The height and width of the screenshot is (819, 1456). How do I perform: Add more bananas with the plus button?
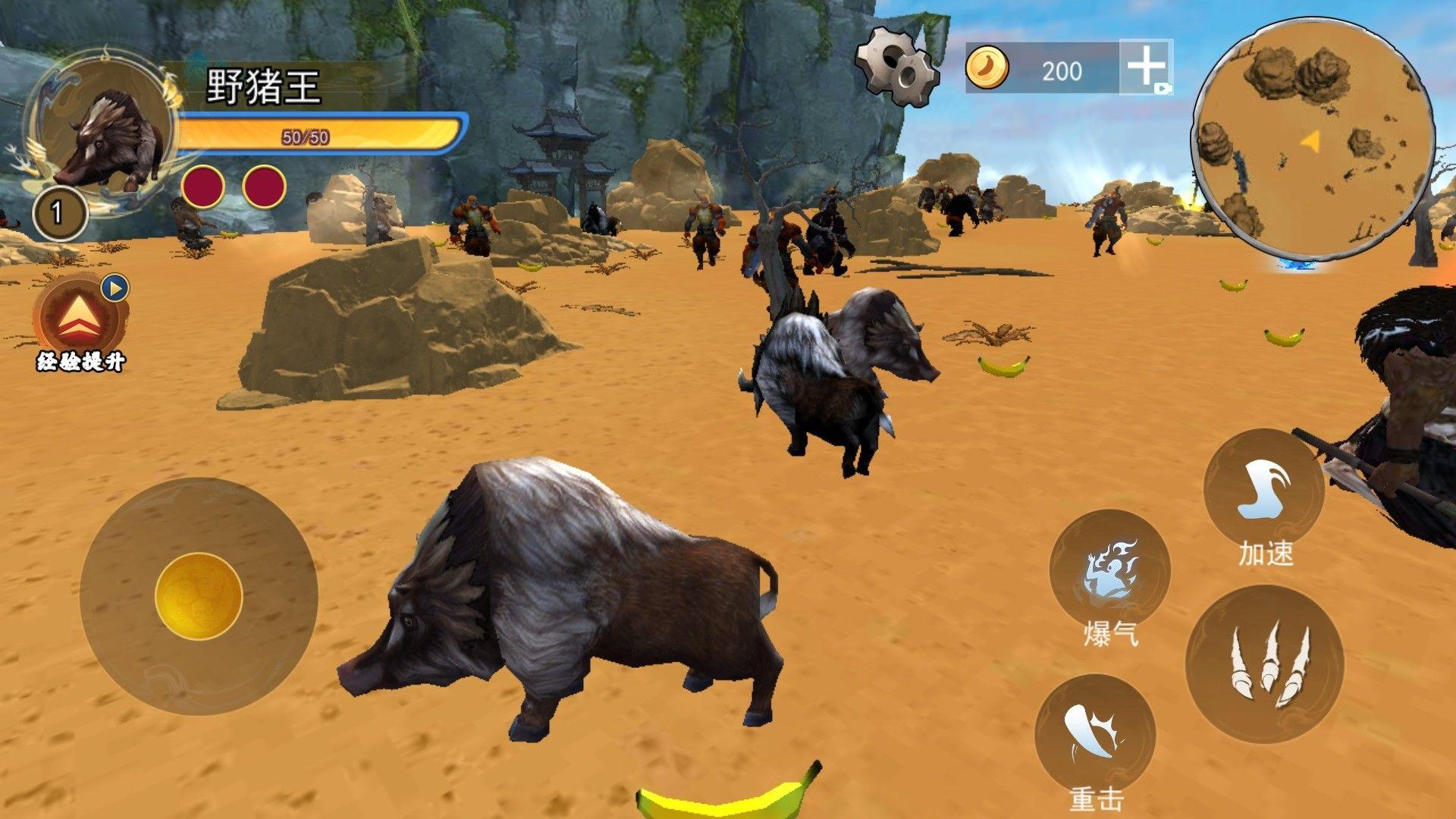pyautogui.click(x=1146, y=67)
